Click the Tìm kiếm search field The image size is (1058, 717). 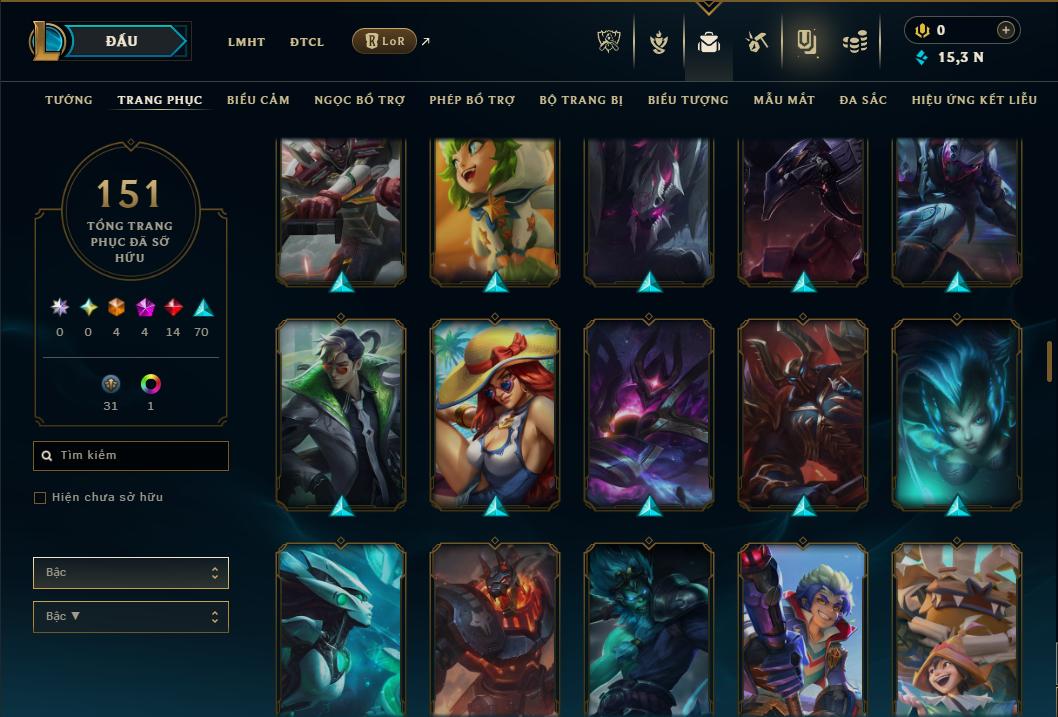pos(131,456)
